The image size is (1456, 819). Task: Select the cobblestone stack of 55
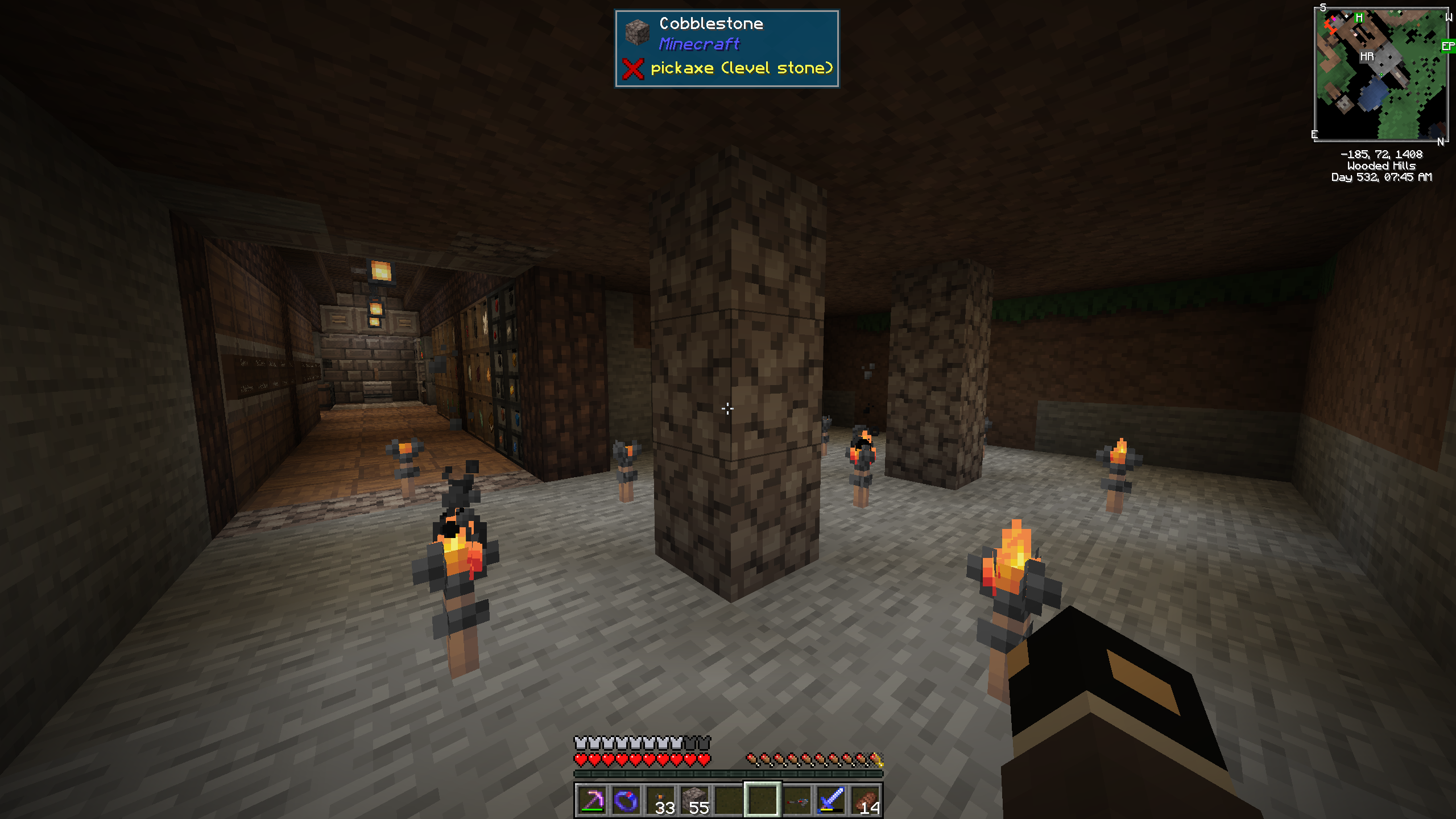[694, 801]
